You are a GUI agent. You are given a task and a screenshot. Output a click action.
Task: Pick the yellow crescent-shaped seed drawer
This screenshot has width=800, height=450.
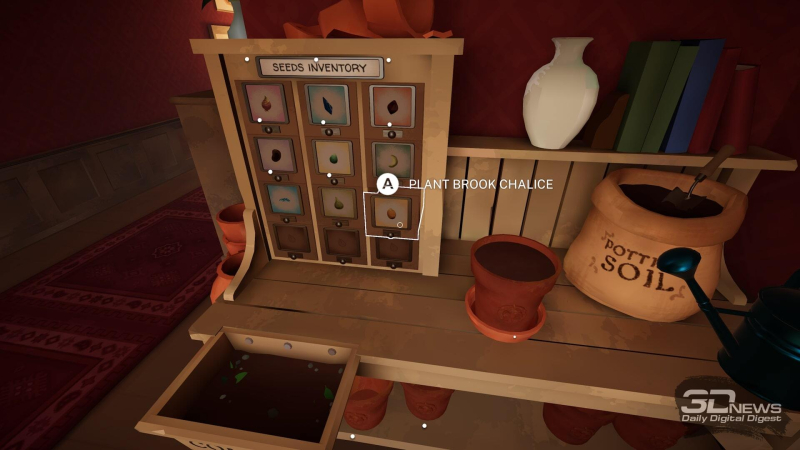pyautogui.click(x=392, y=159)
